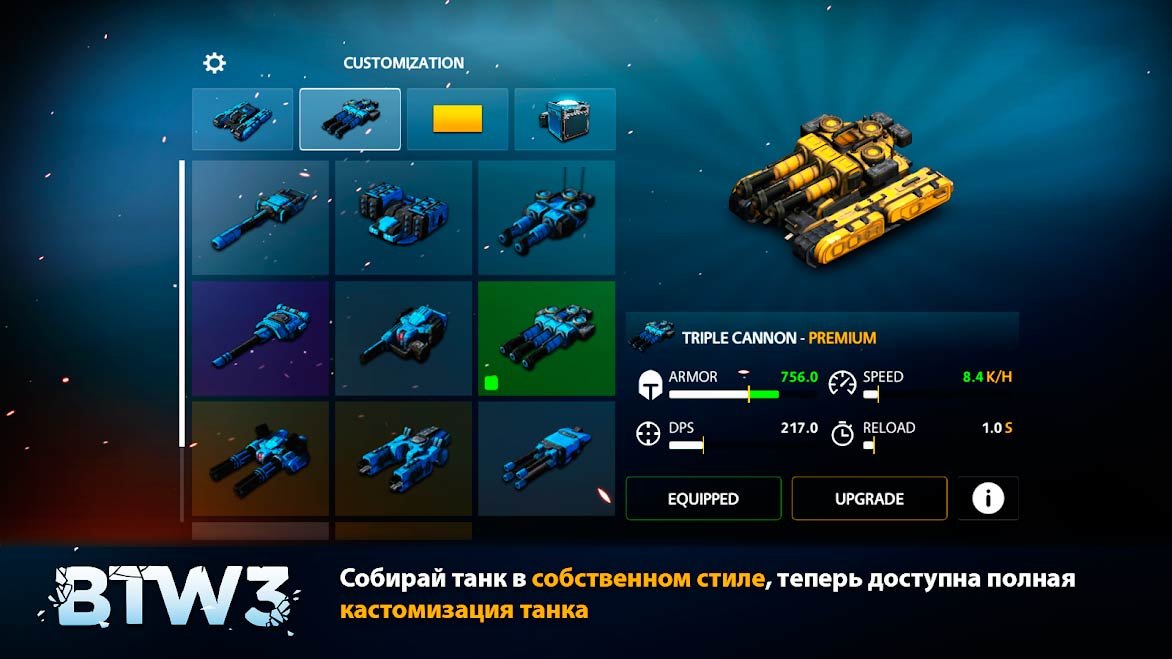1172x659 pixels.
Task: Select the triple cannon on the green tile
Action: point(546,338)
